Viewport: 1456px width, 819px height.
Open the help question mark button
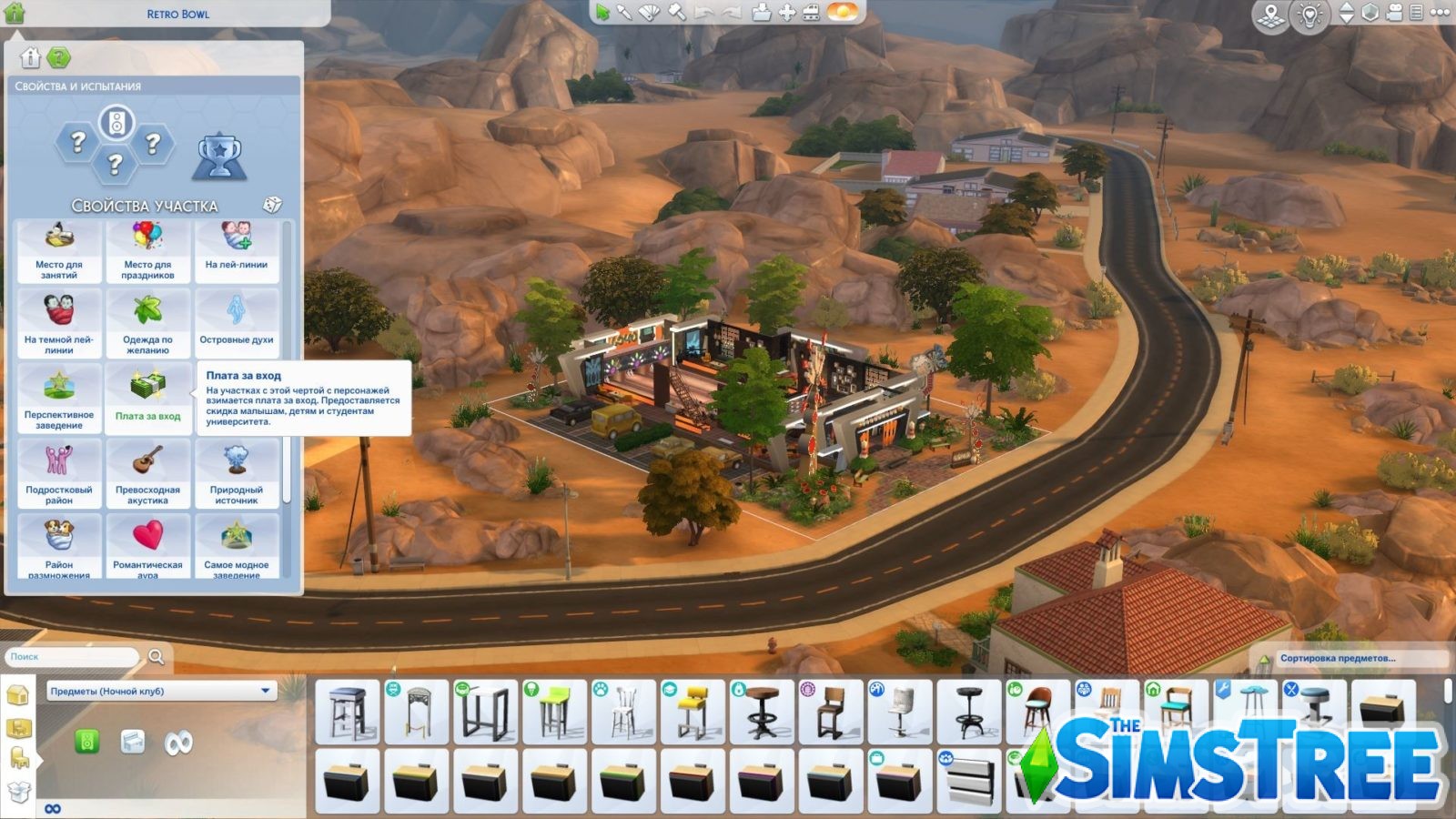click(59, 57)
